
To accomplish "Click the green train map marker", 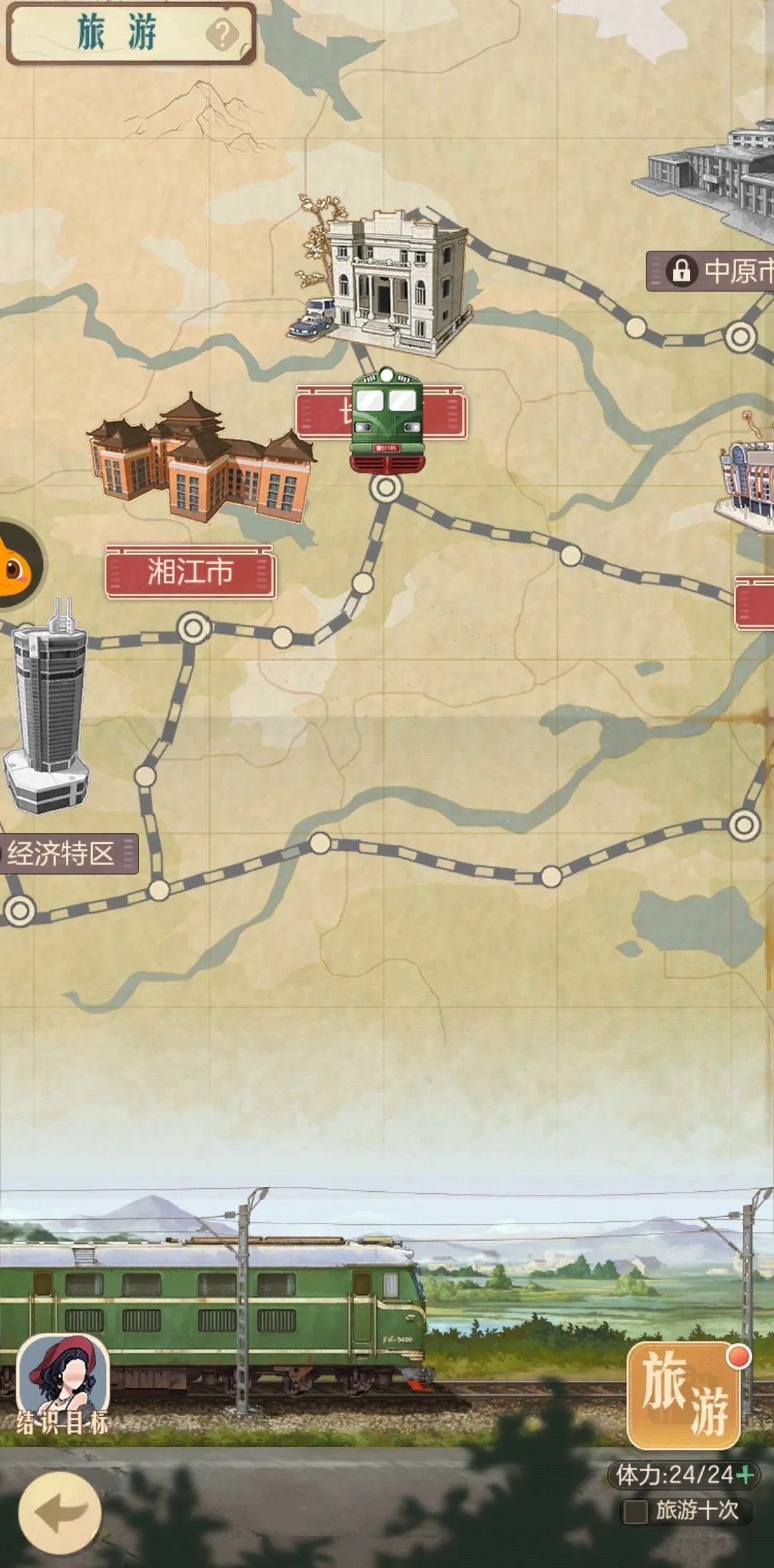I will point(387,420).
